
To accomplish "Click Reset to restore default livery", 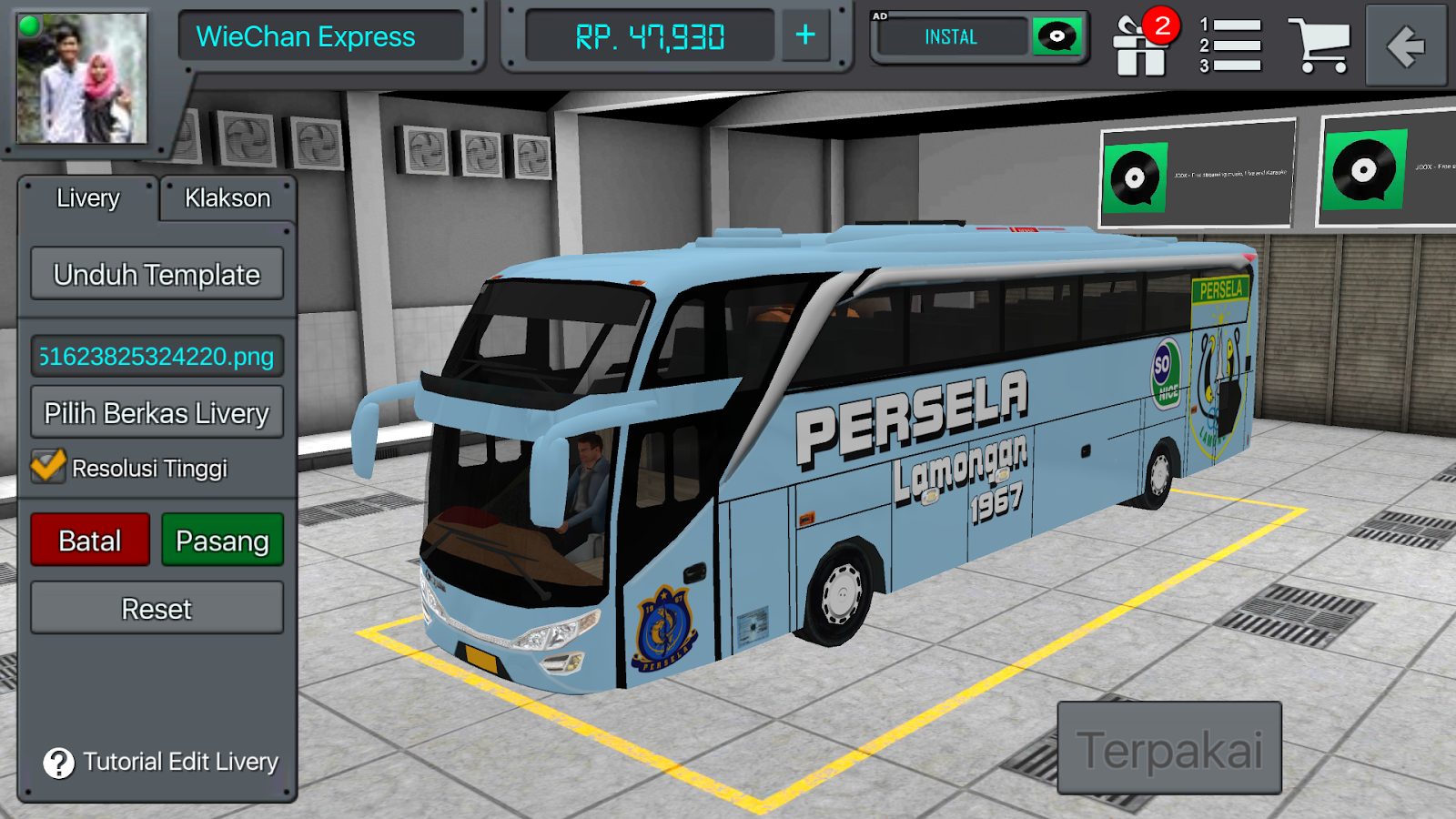I will tap(157, 608).
